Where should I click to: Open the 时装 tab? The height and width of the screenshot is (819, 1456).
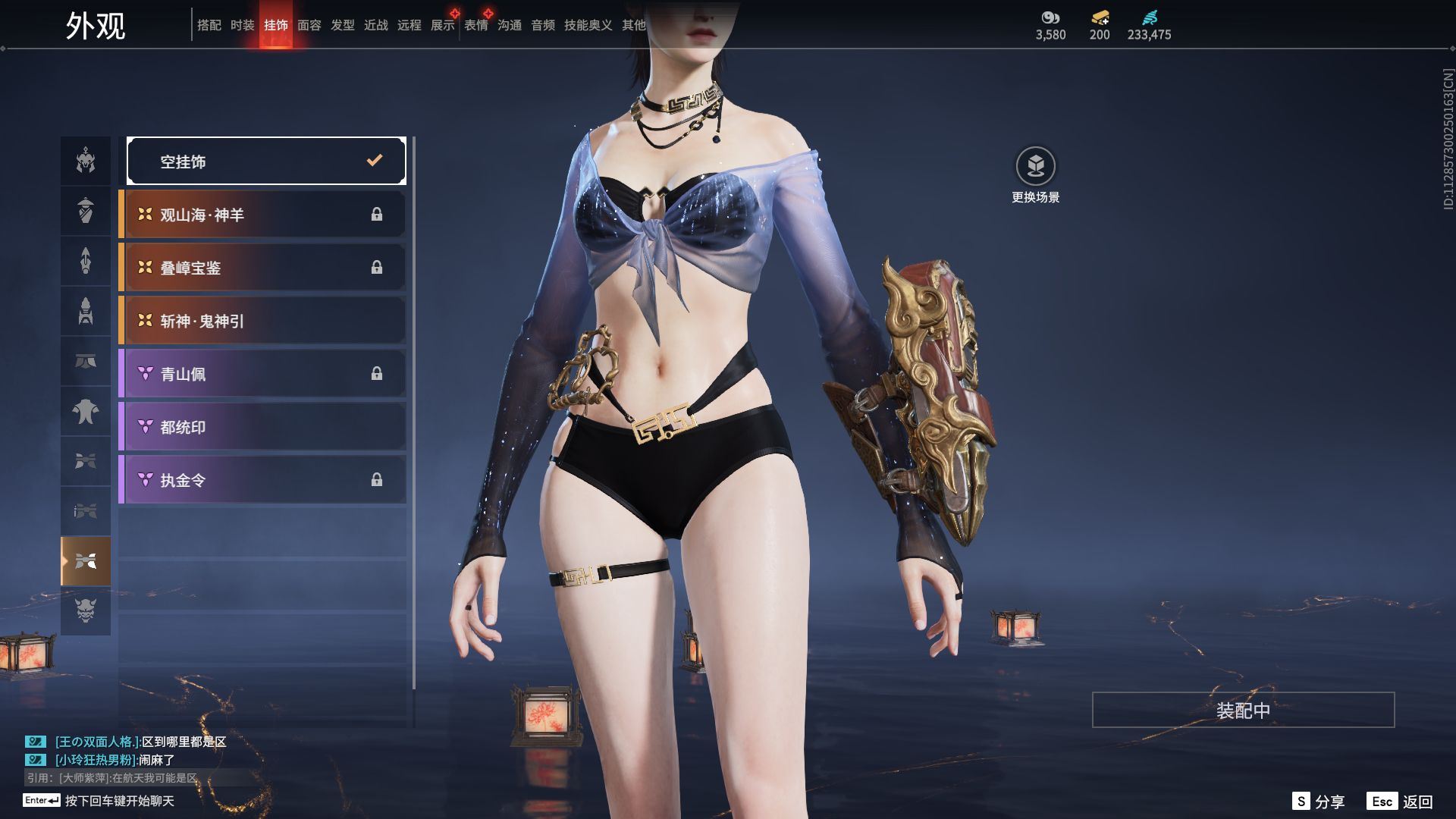click(242, 26)
